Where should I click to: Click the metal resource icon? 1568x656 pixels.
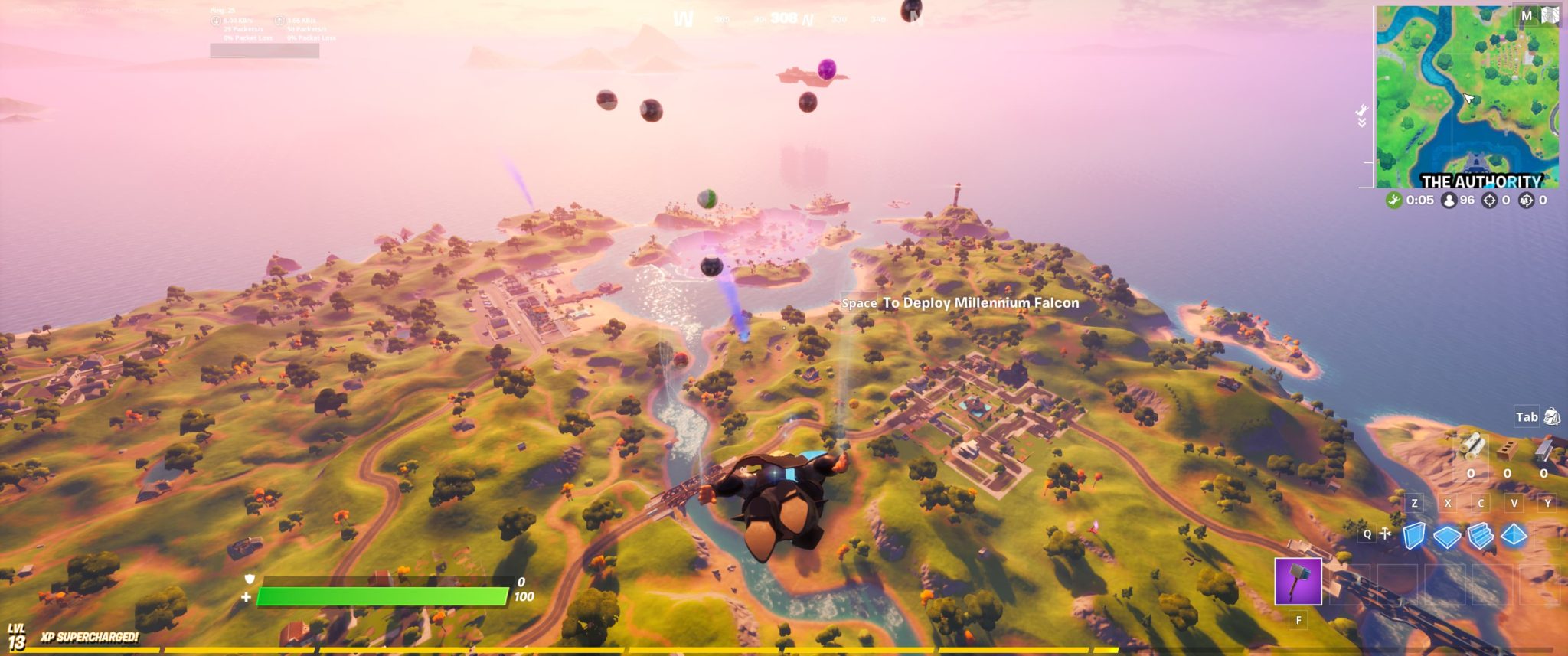point(1543,449)
